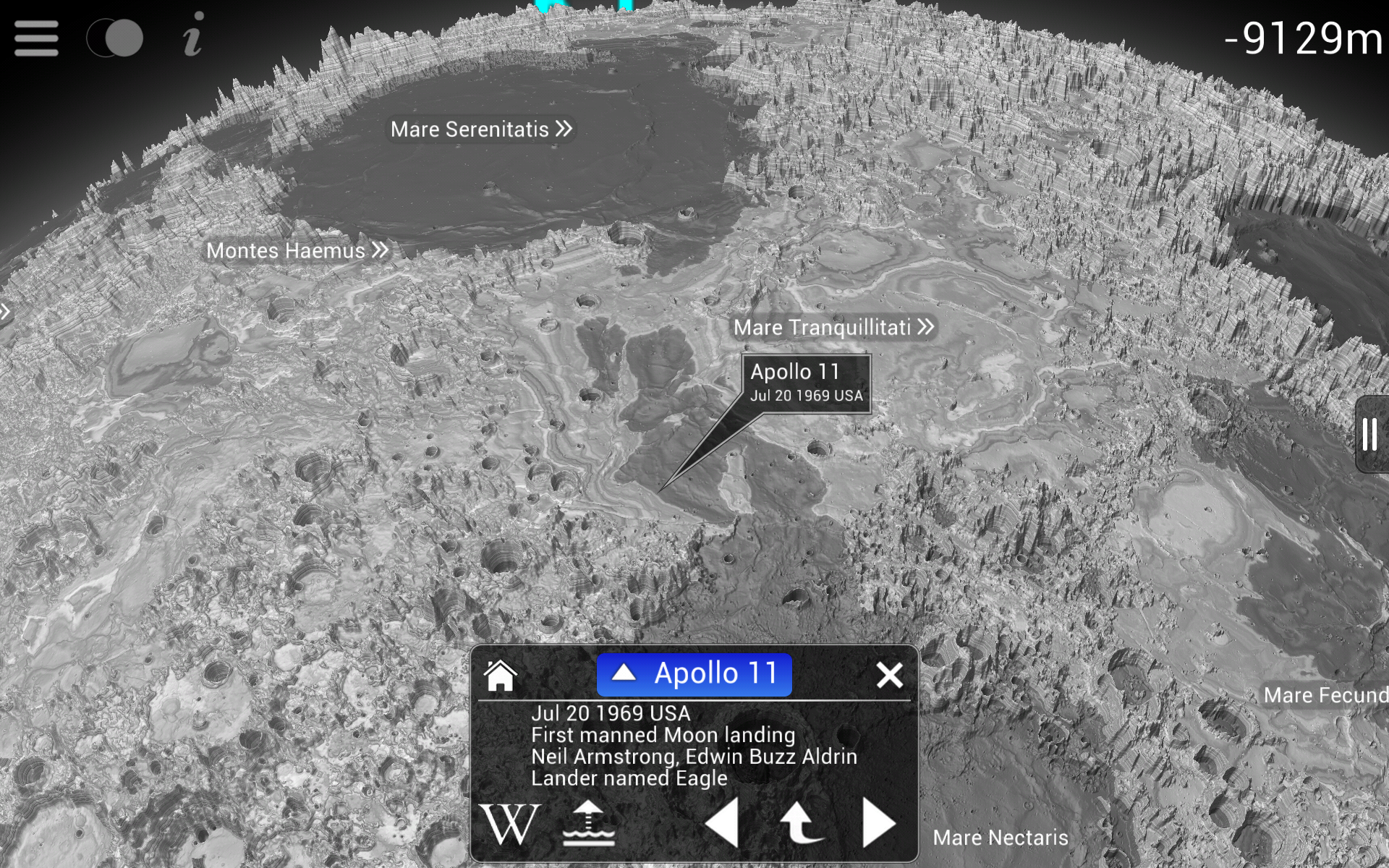Tap the home icon in the info panel

click(x=501, y=675)
